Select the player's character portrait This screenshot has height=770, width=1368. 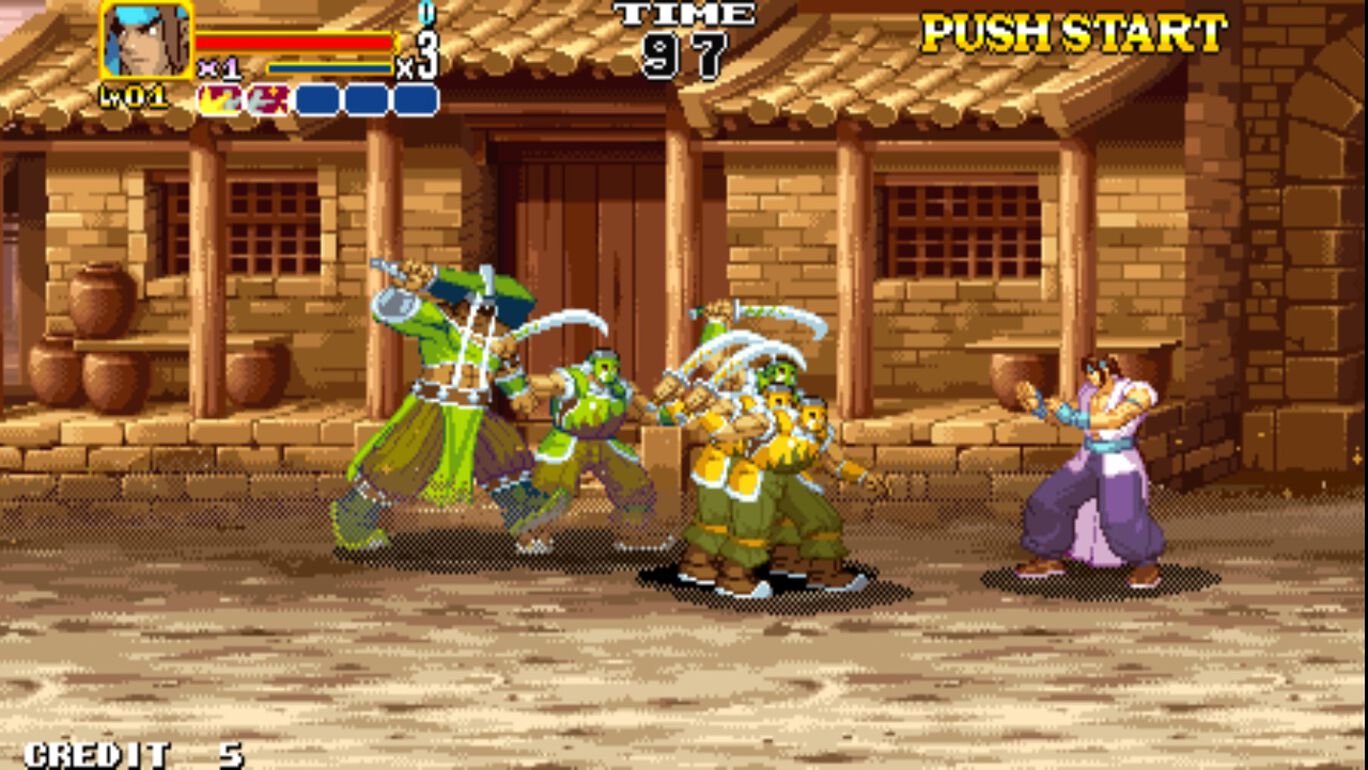(x=145, y=40)
